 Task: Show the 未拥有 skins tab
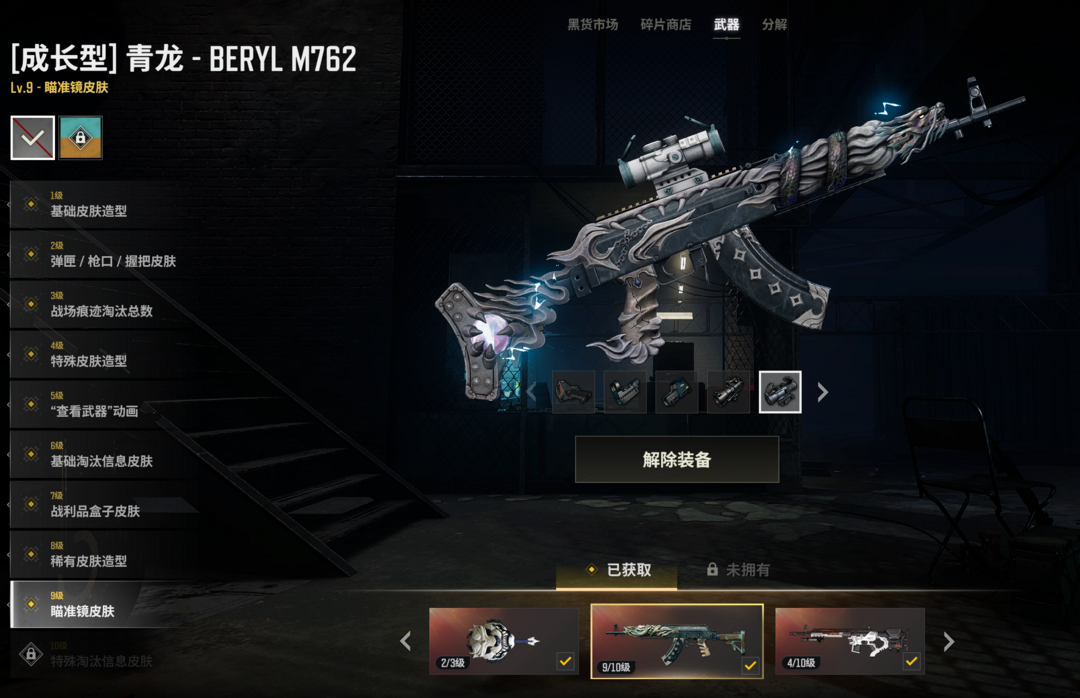tap(738, 570)
